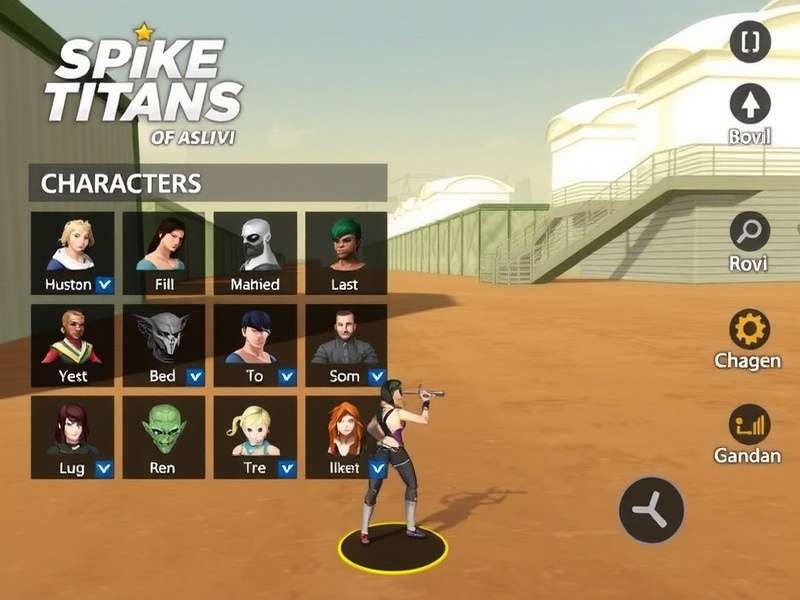Toggle the Lug character checkbox

(104, 468)
